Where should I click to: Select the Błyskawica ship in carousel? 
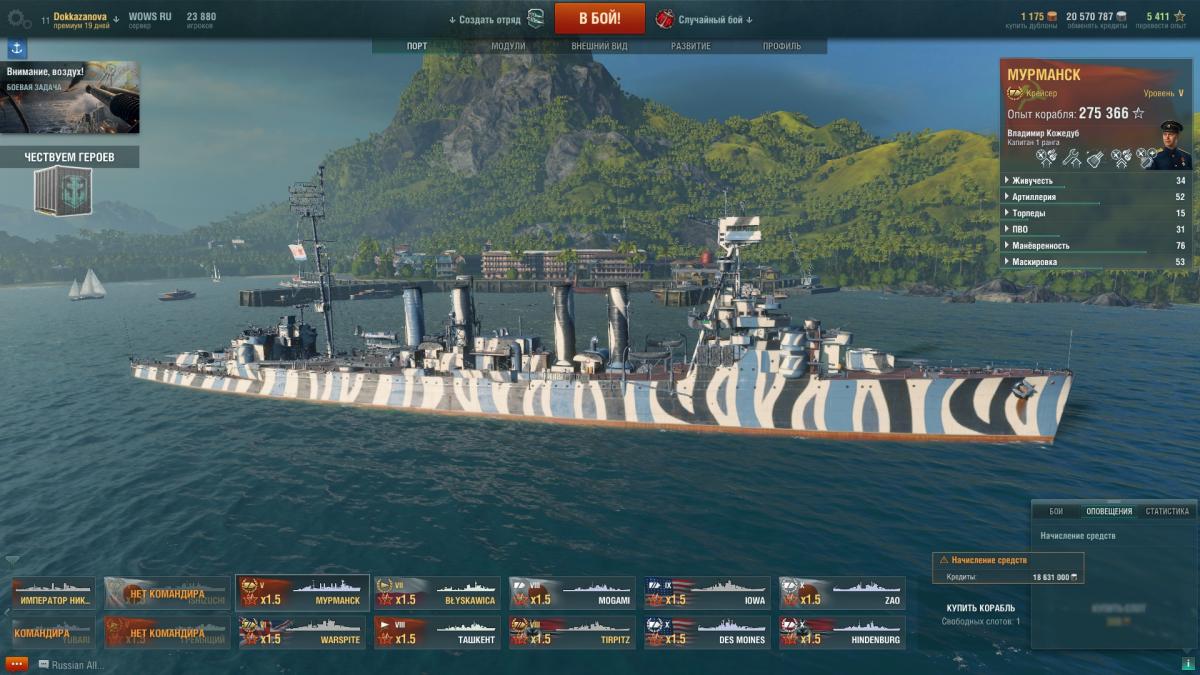click(437, 593)
